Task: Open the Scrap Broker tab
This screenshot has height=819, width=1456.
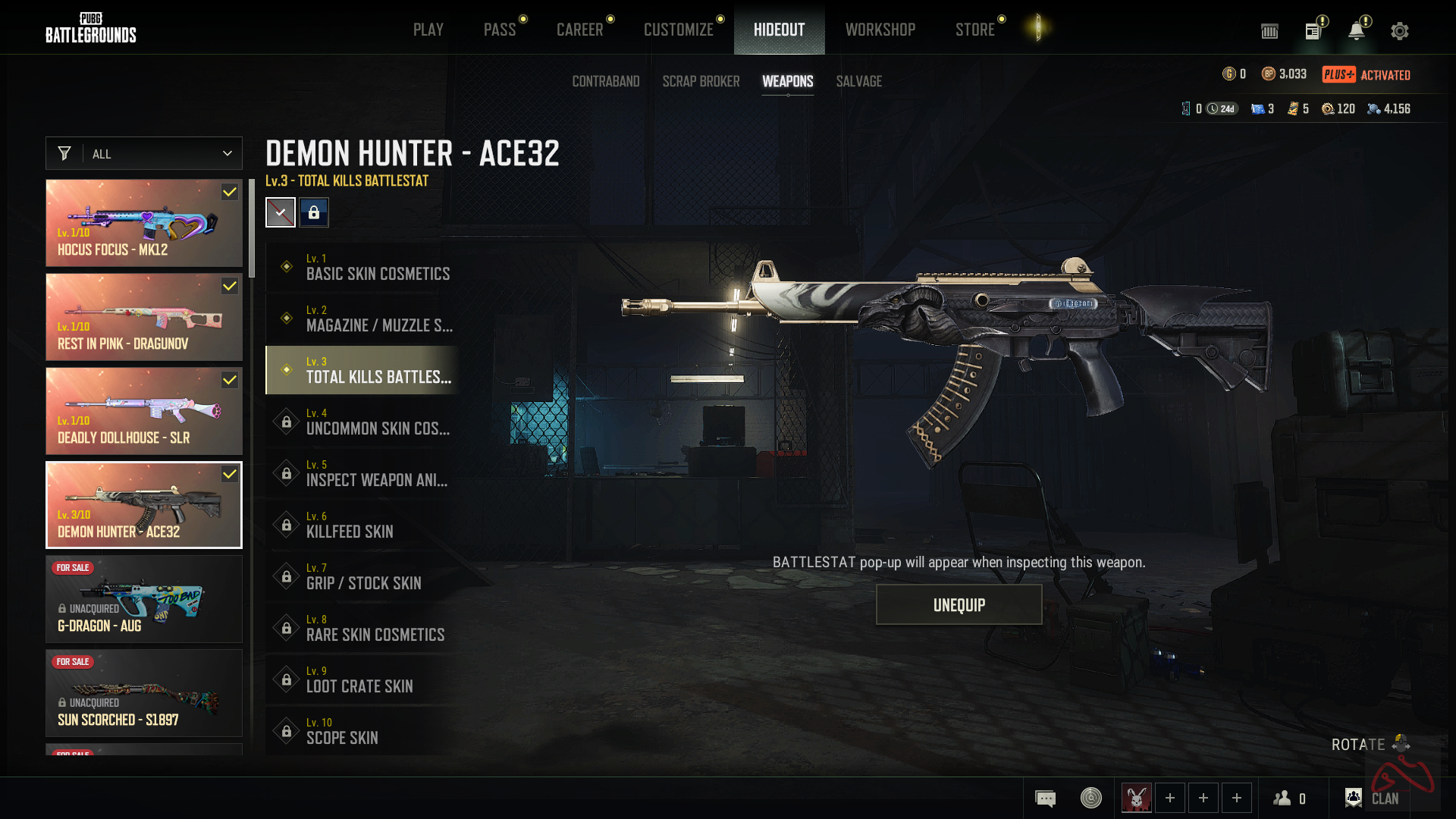Action: 701,81
